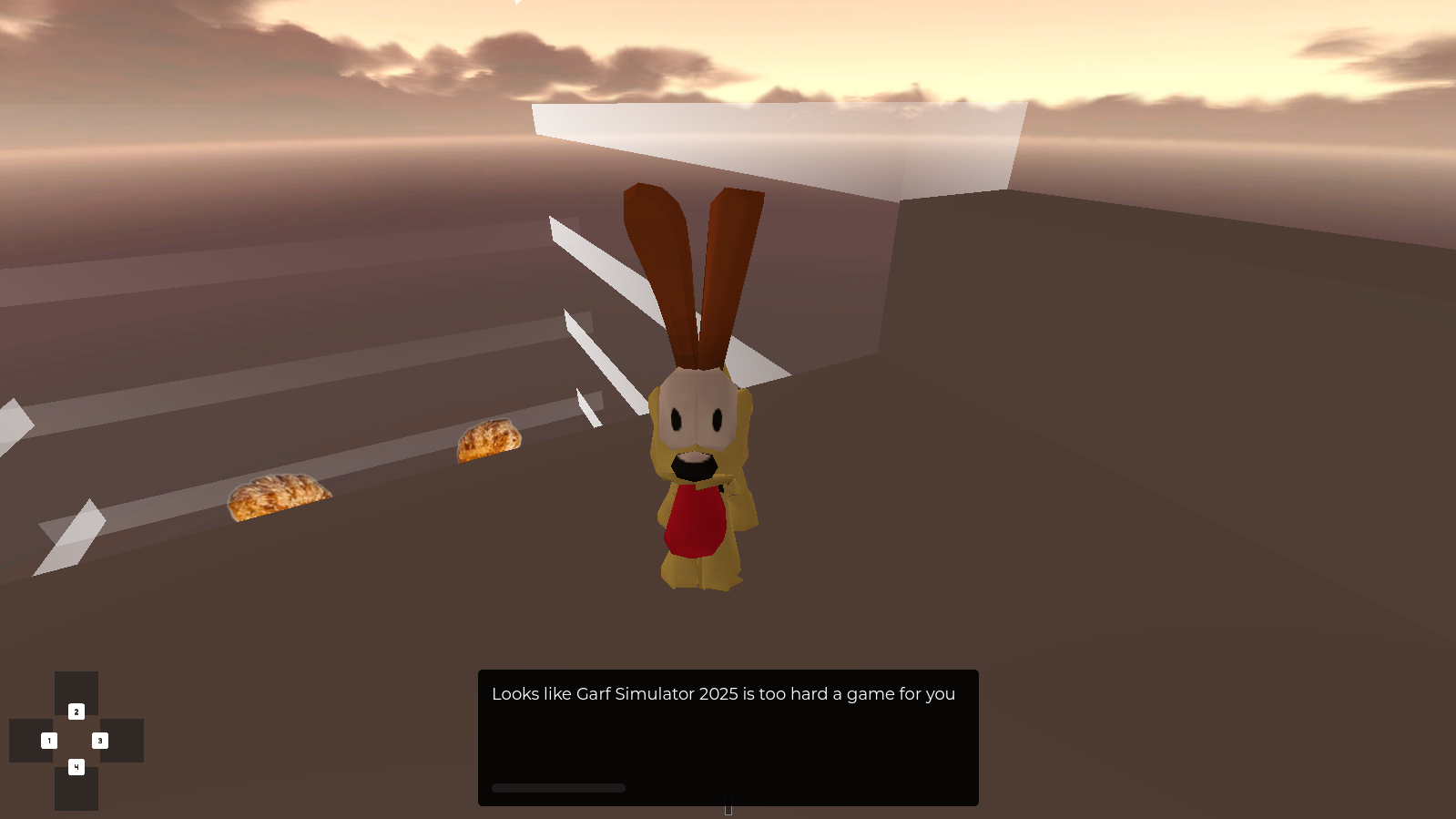The height and width of the screenshot is (819, 1456).
Task: Click the center of the on-screen D-pad
Action: point(76,740)
